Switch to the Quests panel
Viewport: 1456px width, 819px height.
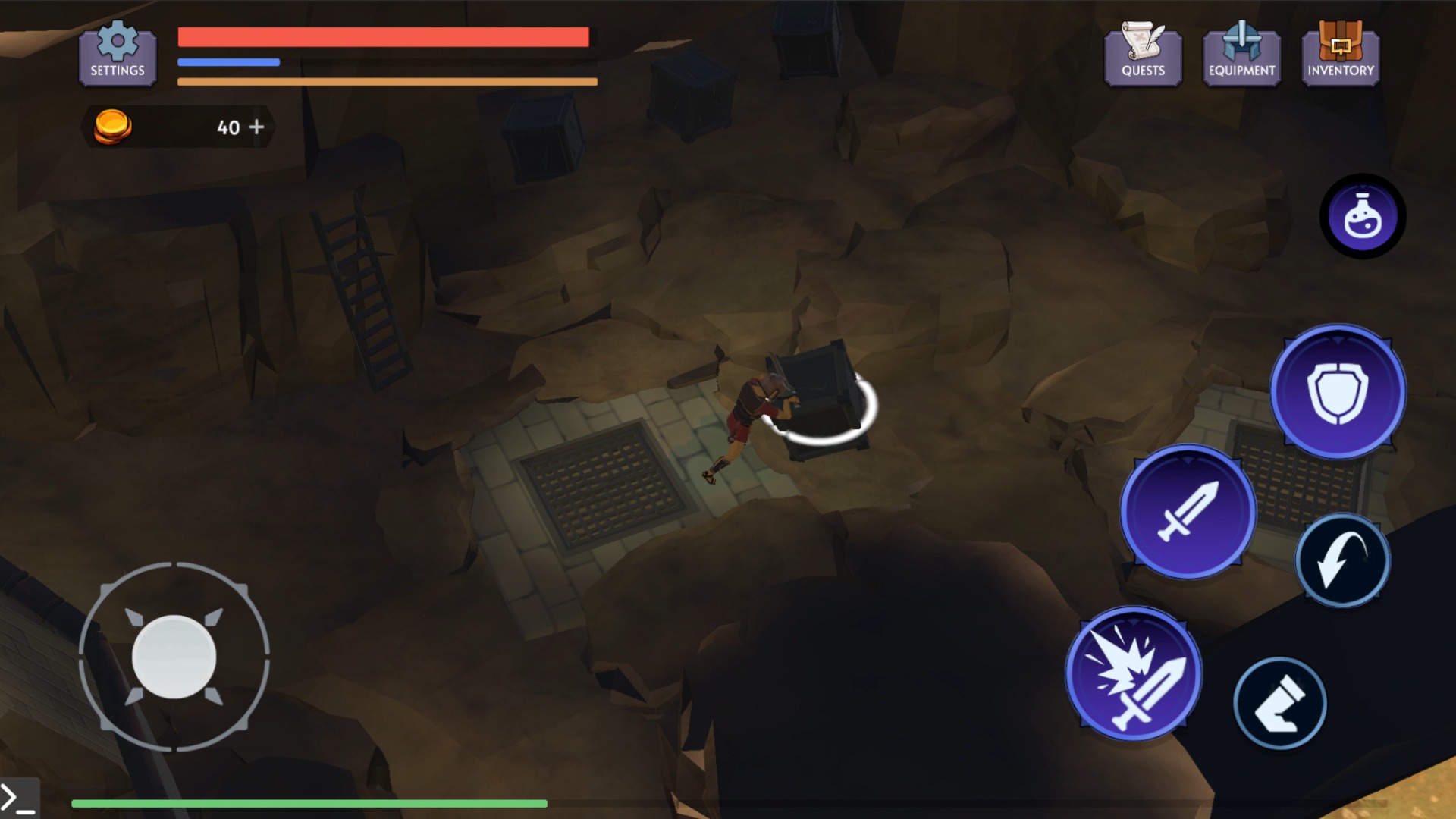[x=1143, y=57]
